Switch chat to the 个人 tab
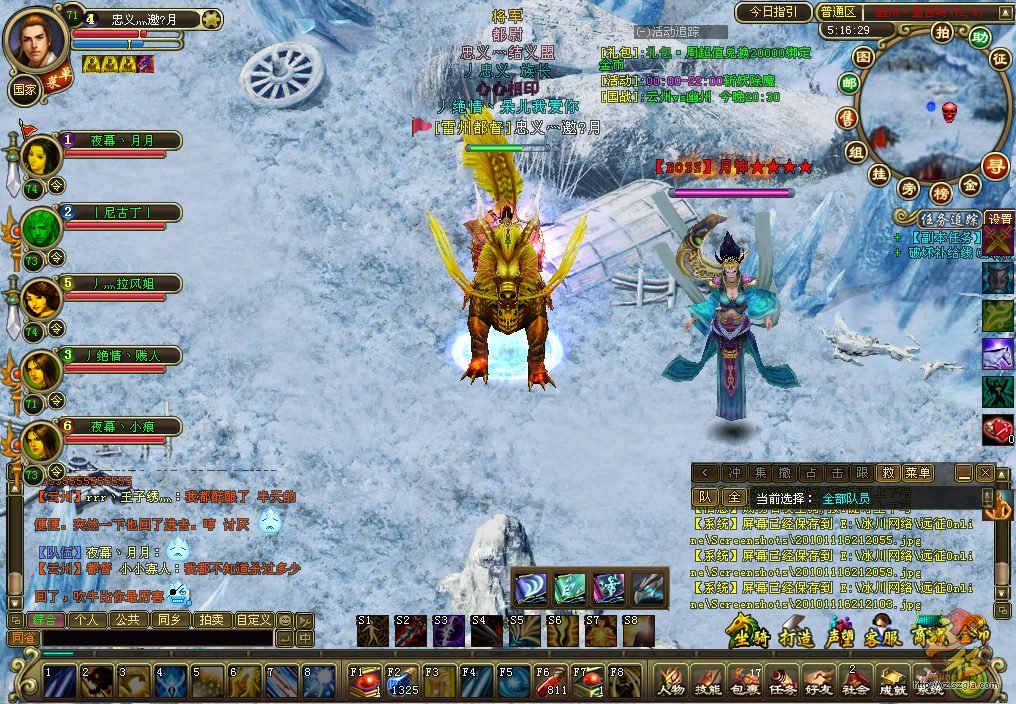This screenshot has width=1016, height=704. [87, 620]
